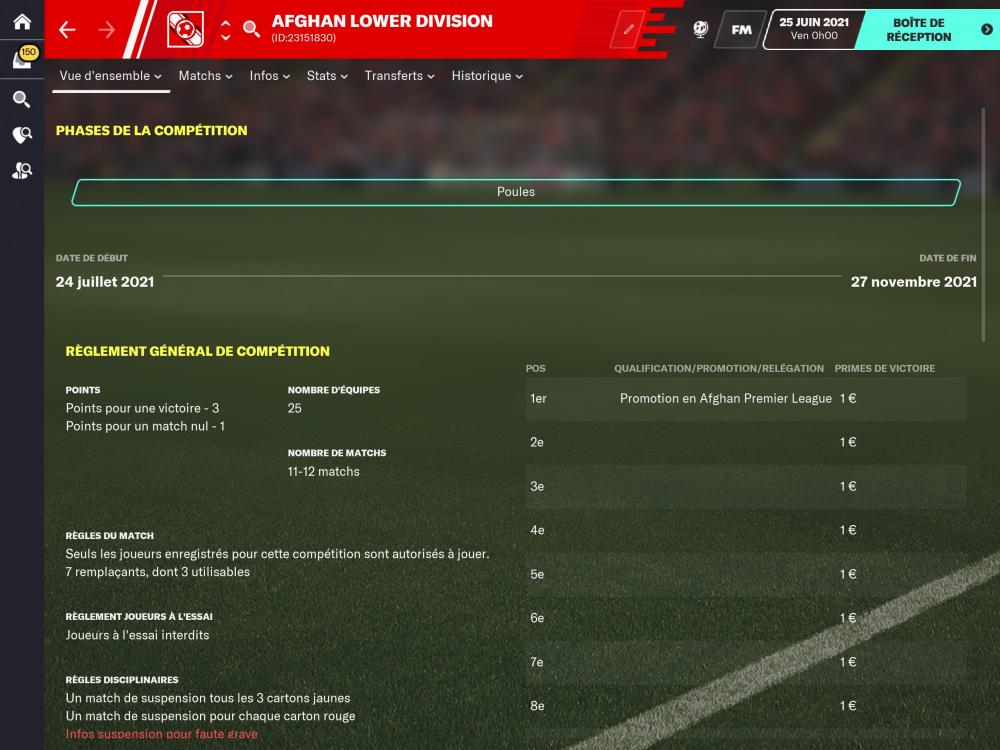The height and width of the screenshot is (750, 1000).
Task: Click the 25 juin 2021 date display
Action: (x=813, y=29)
